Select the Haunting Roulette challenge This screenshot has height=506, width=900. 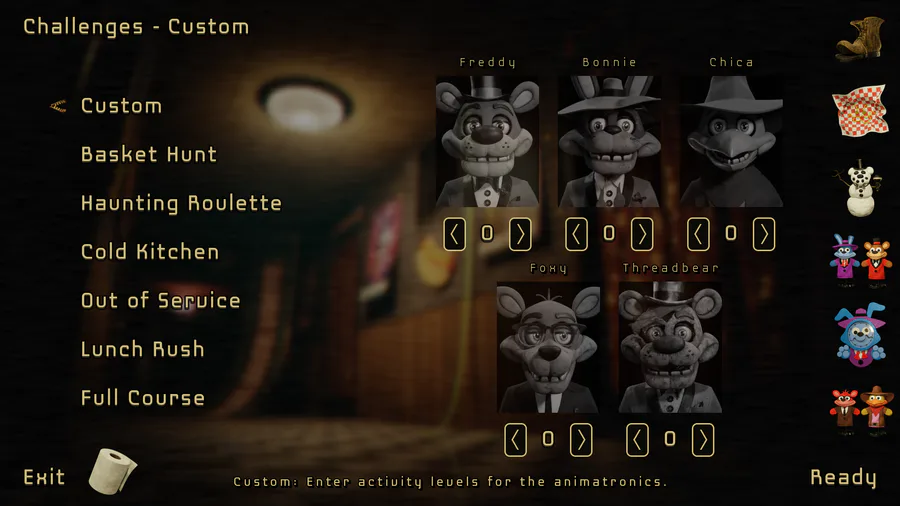[x=181, y=204]
